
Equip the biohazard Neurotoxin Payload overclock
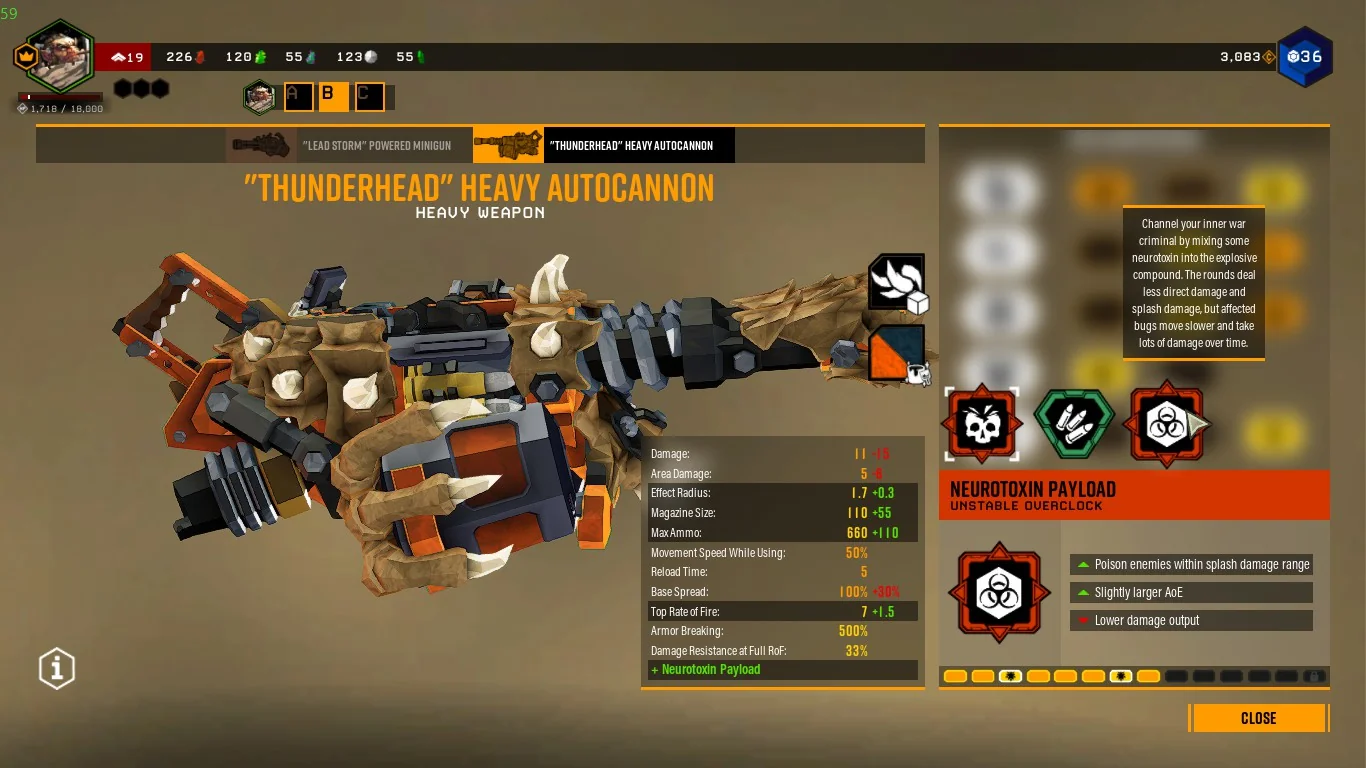click(x=1164, y=425)
